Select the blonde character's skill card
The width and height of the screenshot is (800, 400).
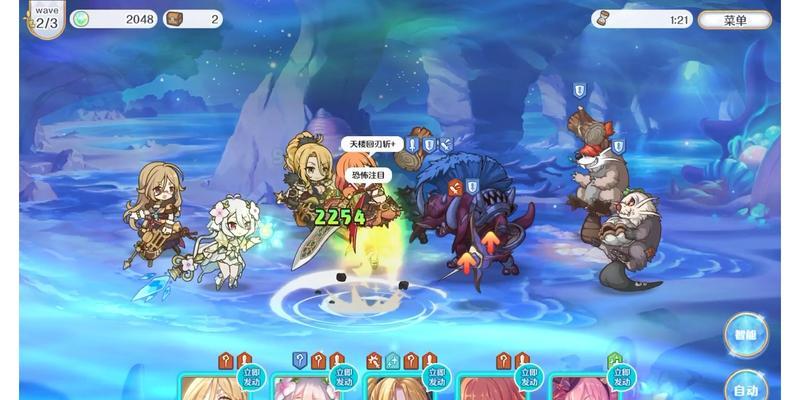tap(212, 388)
